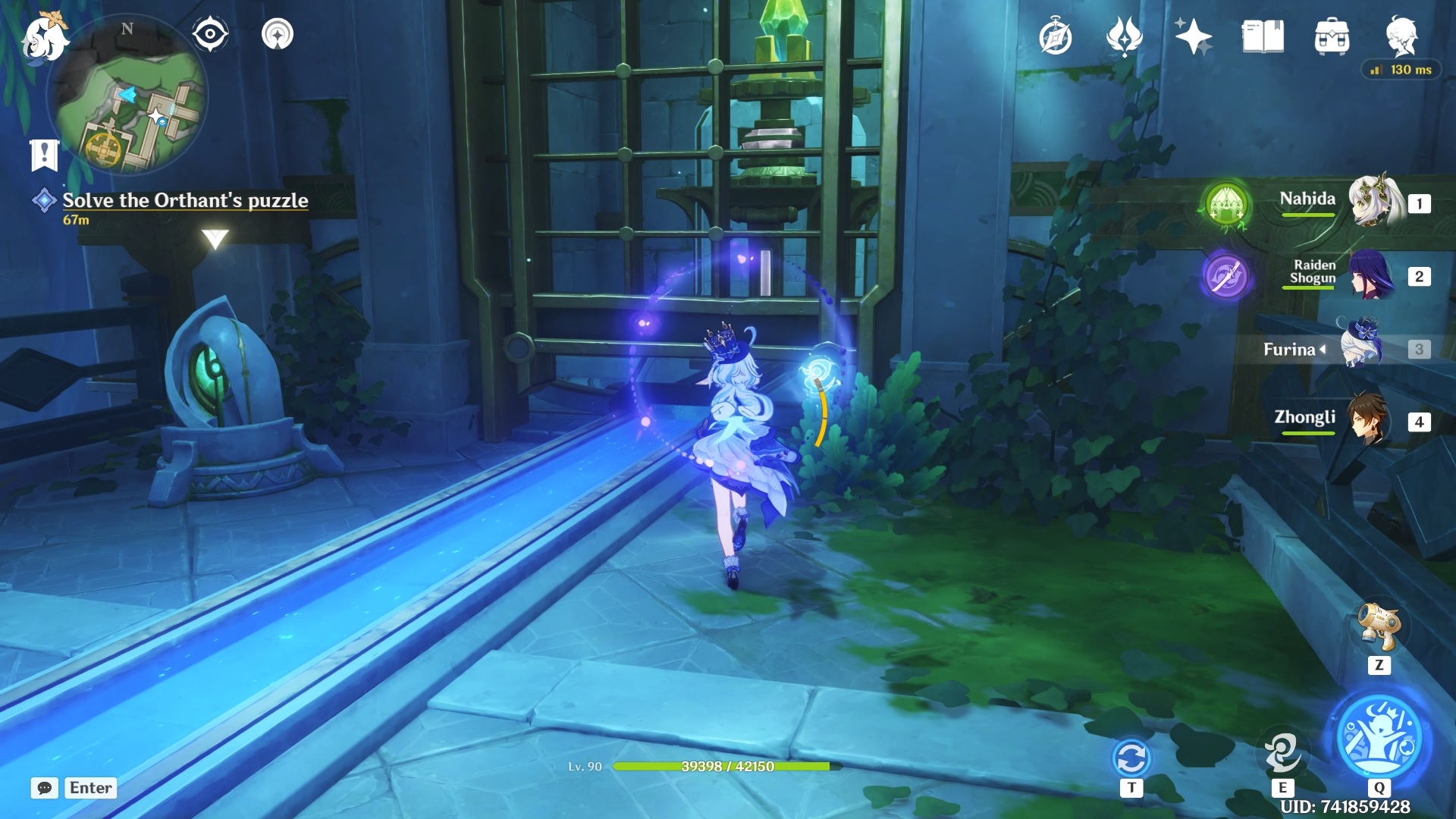Image resolution: width=1456 pixels, height=819 pixels.
Task: Open the Paimon menu icon
Action: [x=43, y=38]
